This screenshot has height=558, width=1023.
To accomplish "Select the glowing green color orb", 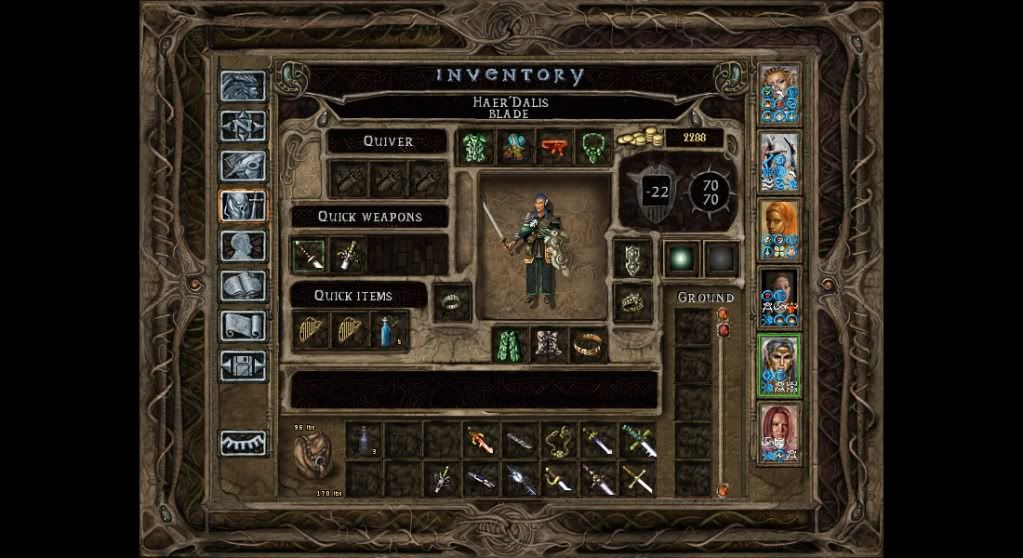I will coord(682,257).
